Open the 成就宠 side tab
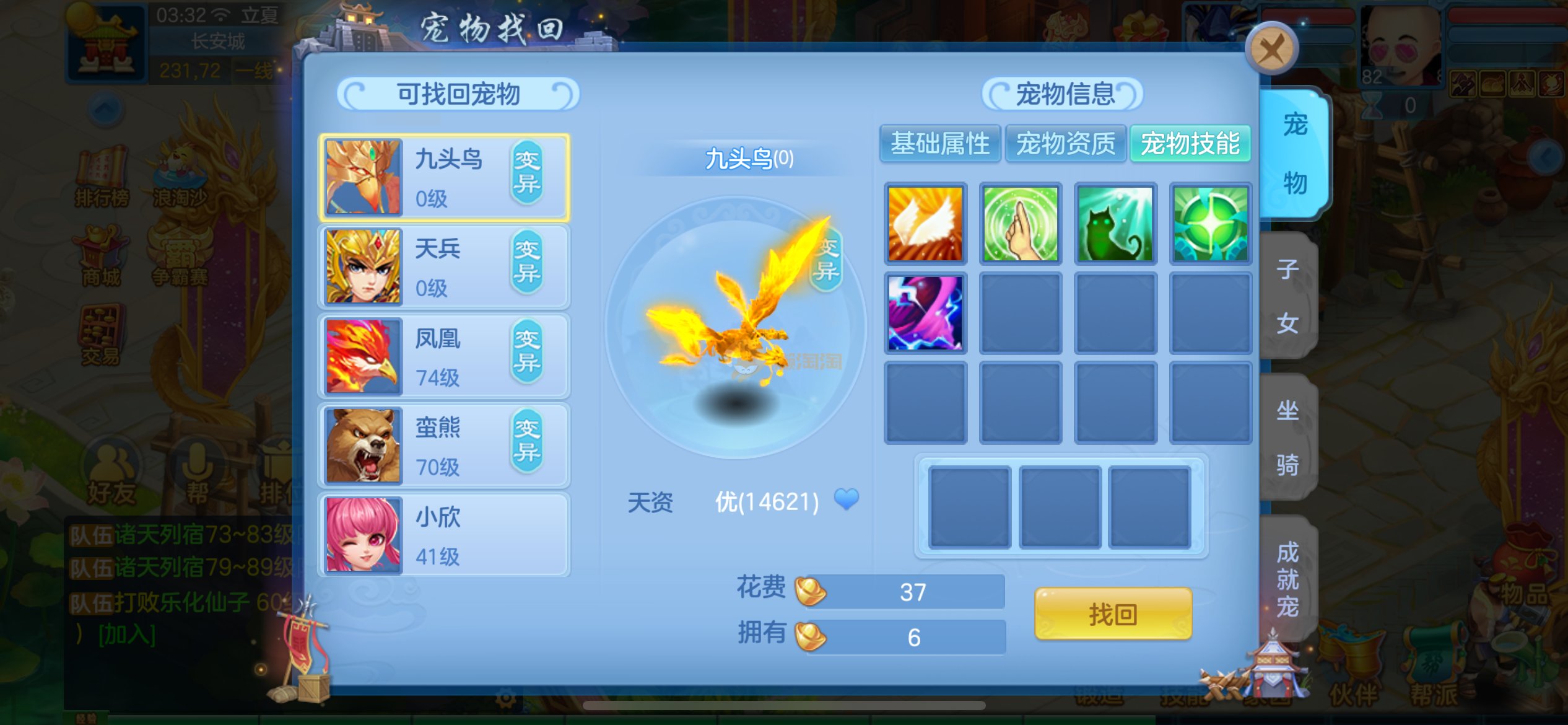Viewport: 1568px width, 725px height. 1287,579
